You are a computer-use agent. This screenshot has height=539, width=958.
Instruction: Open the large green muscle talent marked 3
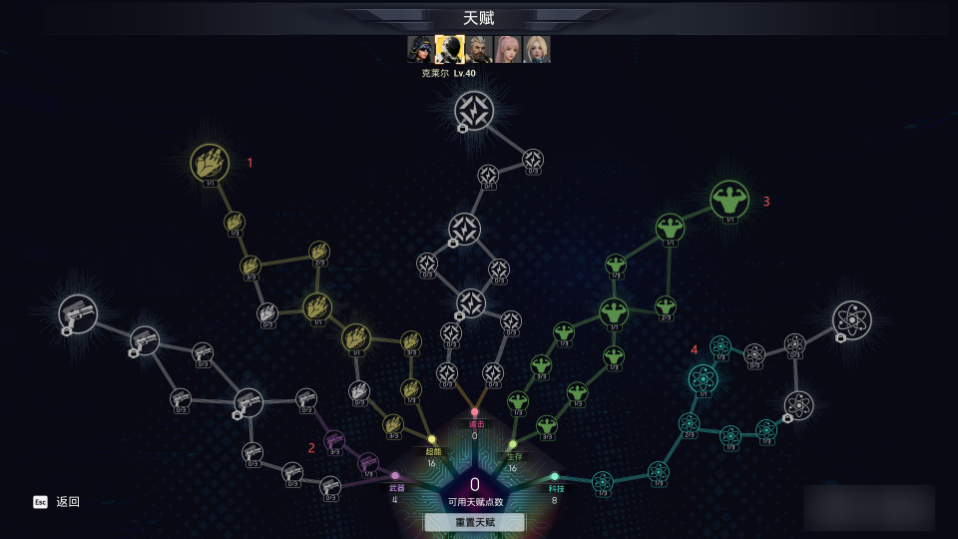point(730,200)
